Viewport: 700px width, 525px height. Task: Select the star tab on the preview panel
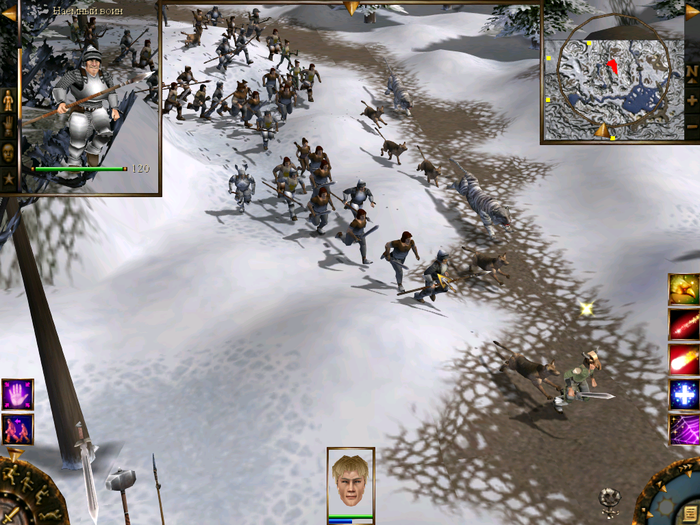pos(8,178)
